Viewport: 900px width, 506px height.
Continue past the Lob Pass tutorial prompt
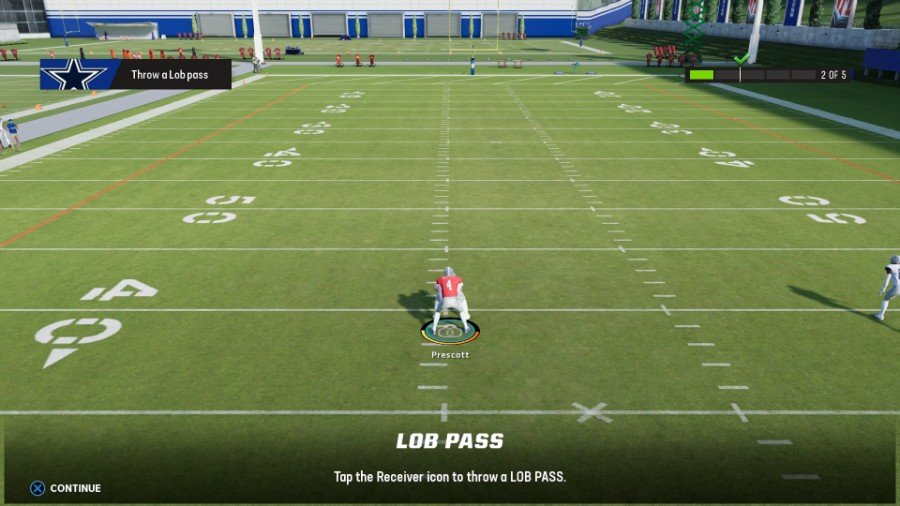click(66, 488)
